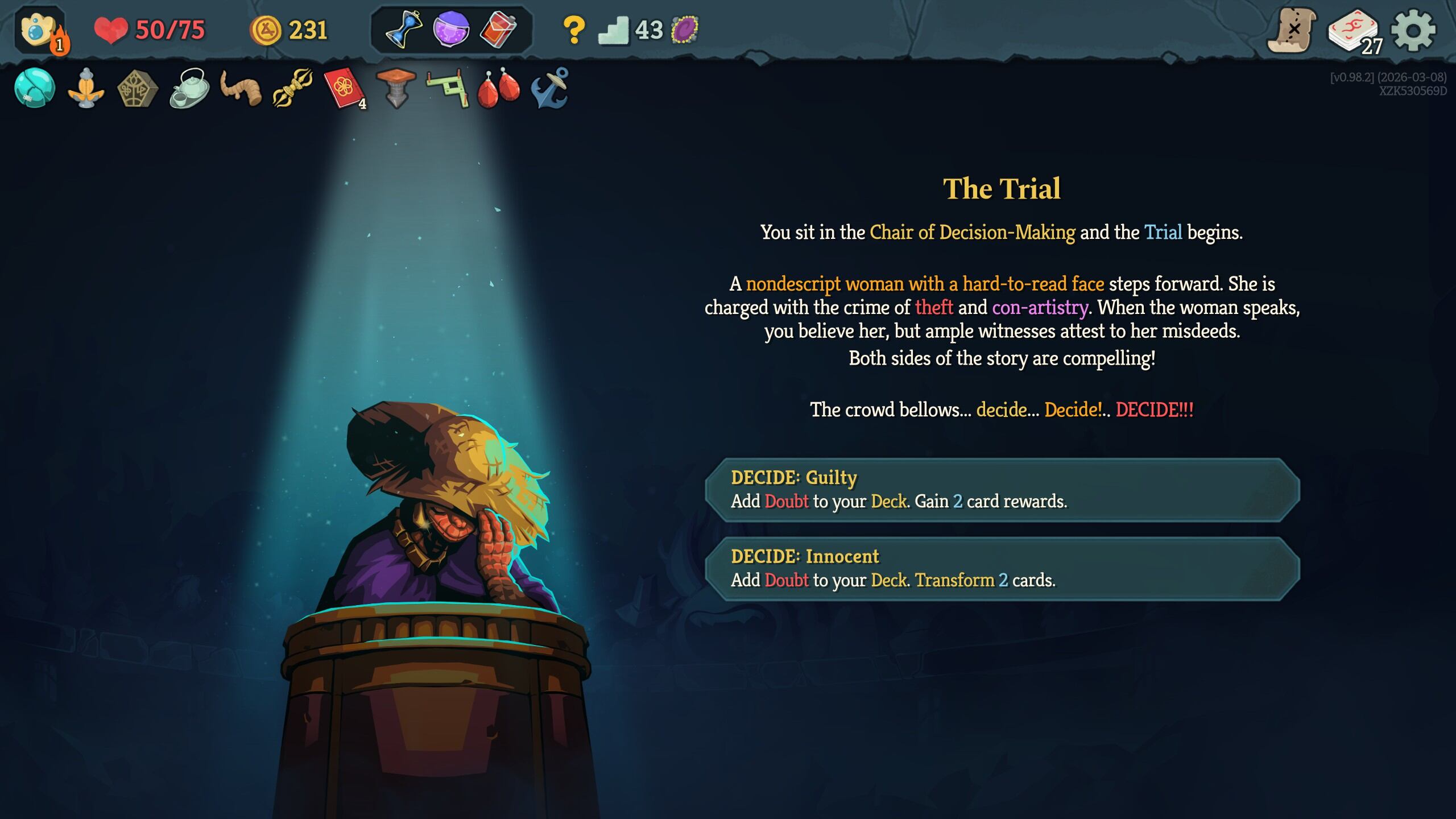Open the treasure map scroll
Screen dimensions: 1456x819
click(x=1292, y=30)
